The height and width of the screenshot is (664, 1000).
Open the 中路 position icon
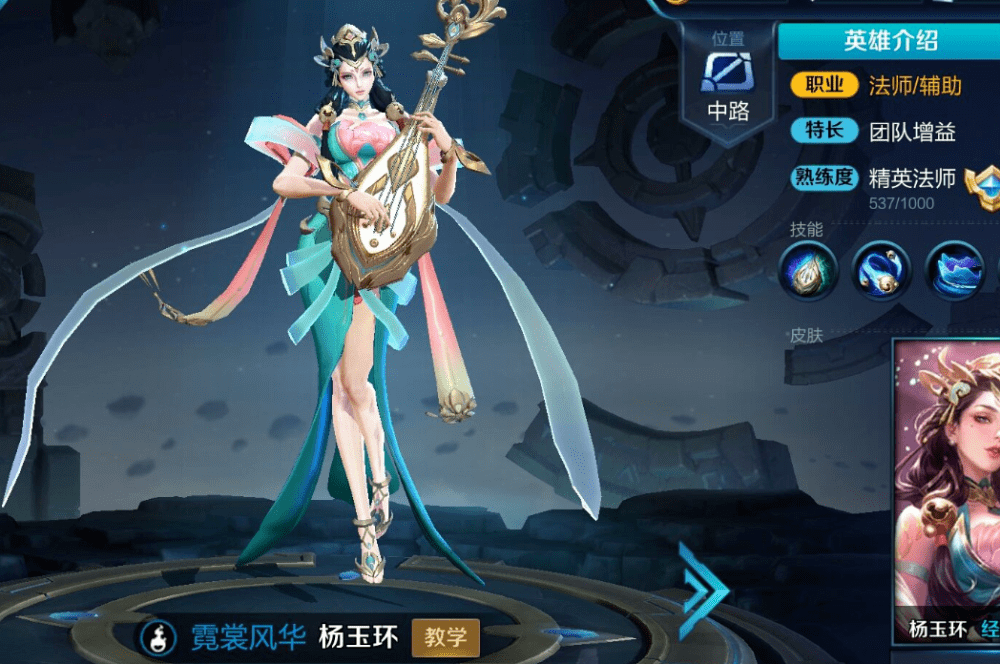coord(728,73)
